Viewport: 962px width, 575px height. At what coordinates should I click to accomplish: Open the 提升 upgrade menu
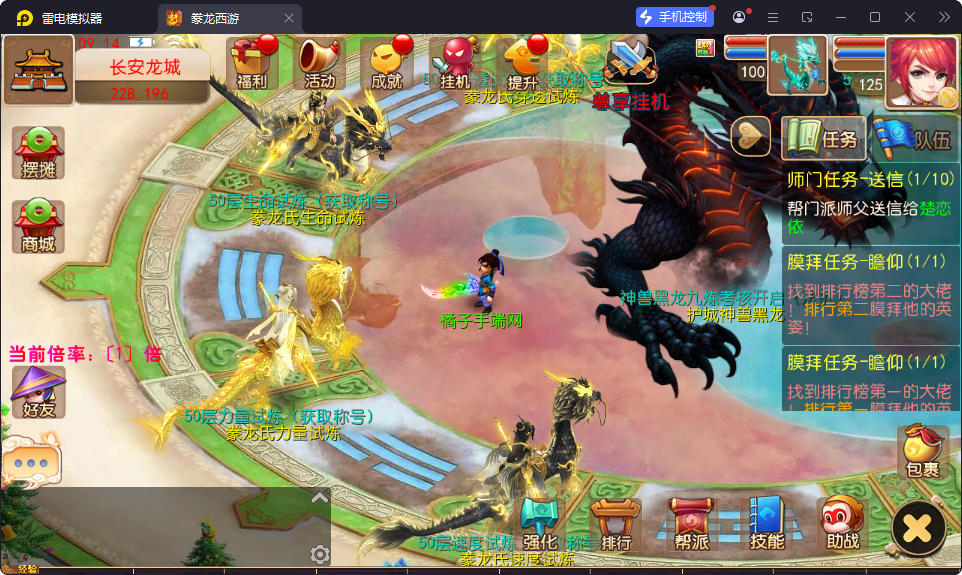523,64
